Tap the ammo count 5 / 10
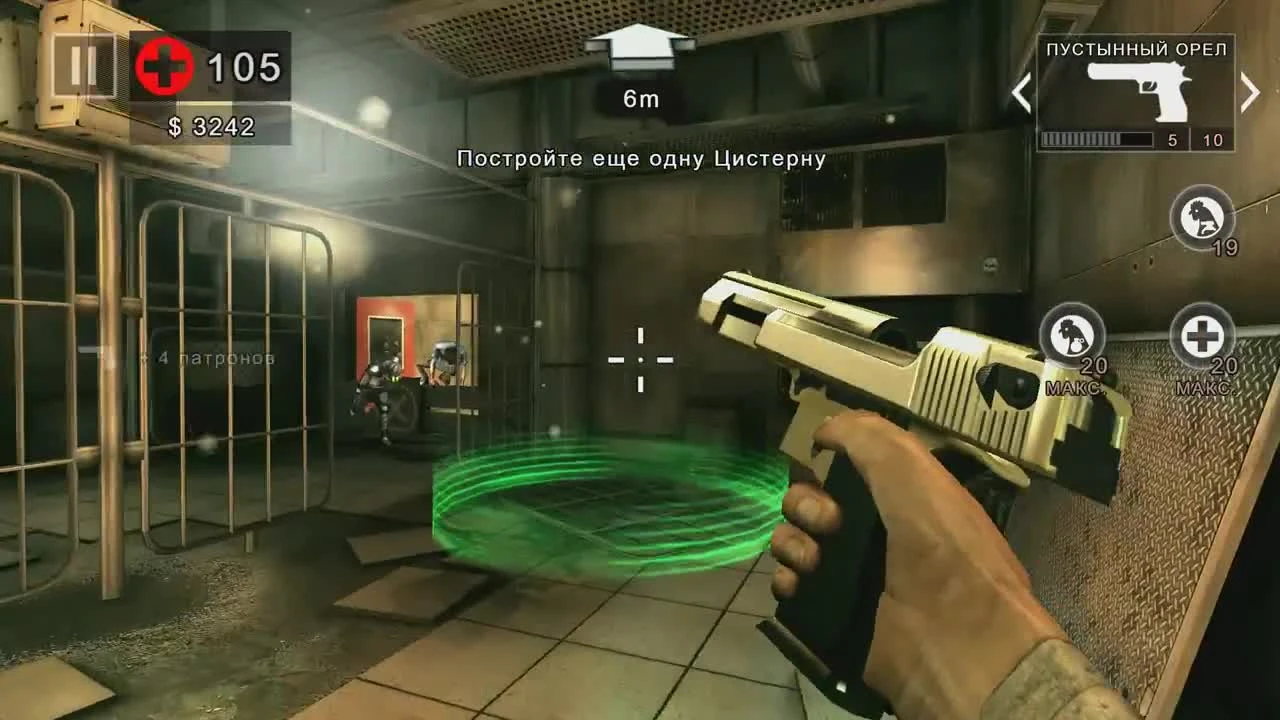Image resolution: width=1280 pixels, height=720 pixels. coord(1193,139)
